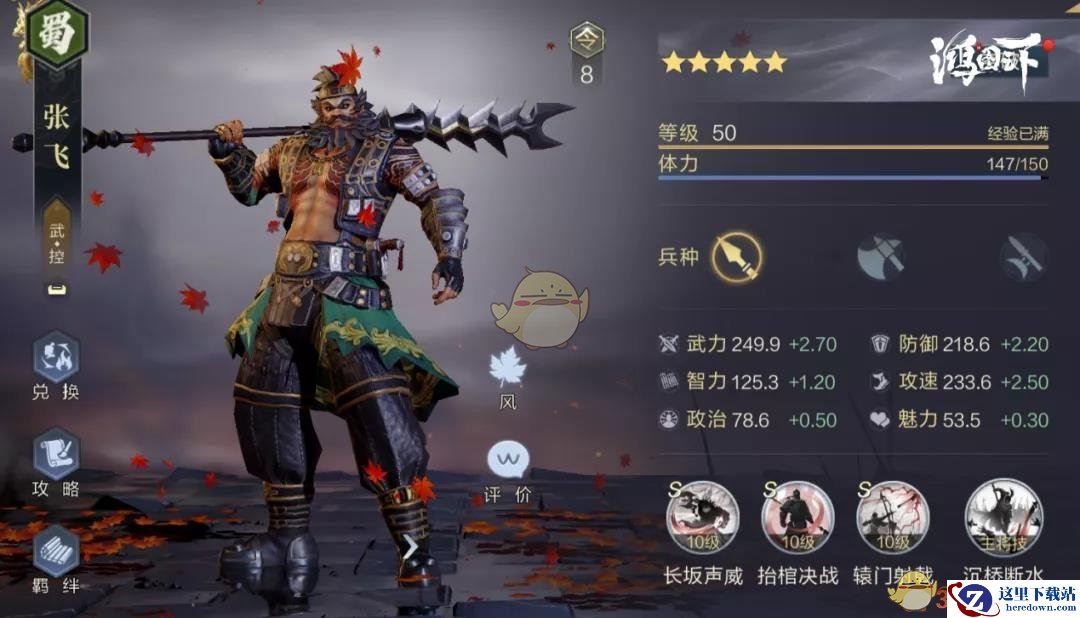The height and width of the screenshot is (618, 1080).
Task: Inspect the 抬棺决战 skill icon
Action: 798,518
